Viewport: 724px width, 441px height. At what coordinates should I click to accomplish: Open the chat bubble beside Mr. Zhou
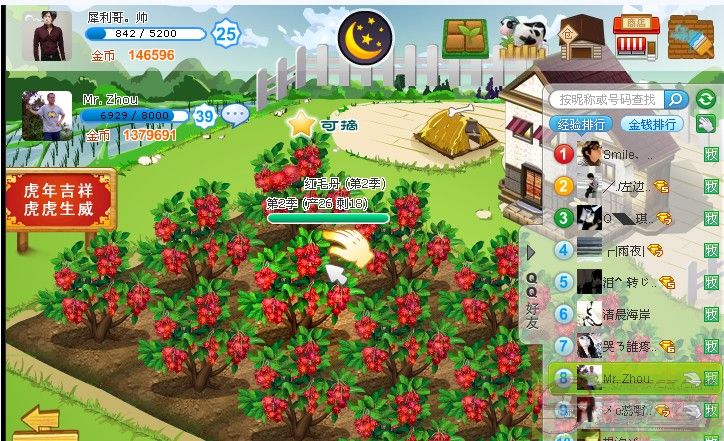pos(236,115)
